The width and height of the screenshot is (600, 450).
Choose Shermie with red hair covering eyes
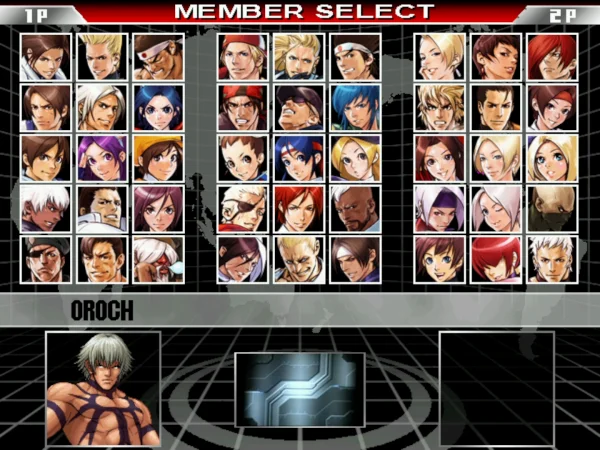(x=495, y=259)
